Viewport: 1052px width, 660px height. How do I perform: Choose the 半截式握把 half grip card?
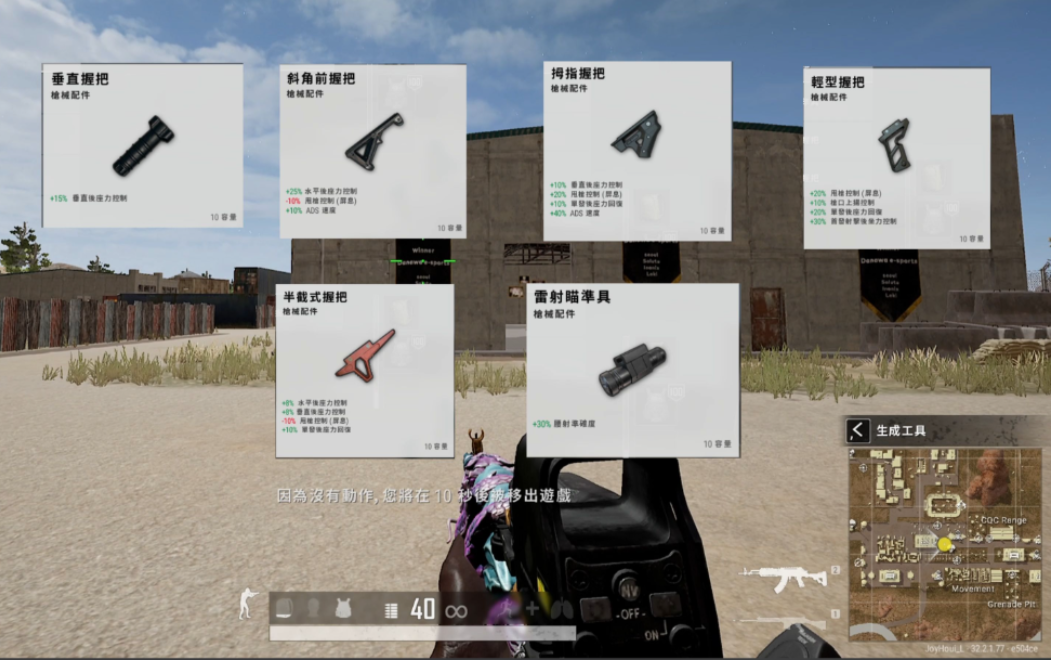click(x=364, y=370)
